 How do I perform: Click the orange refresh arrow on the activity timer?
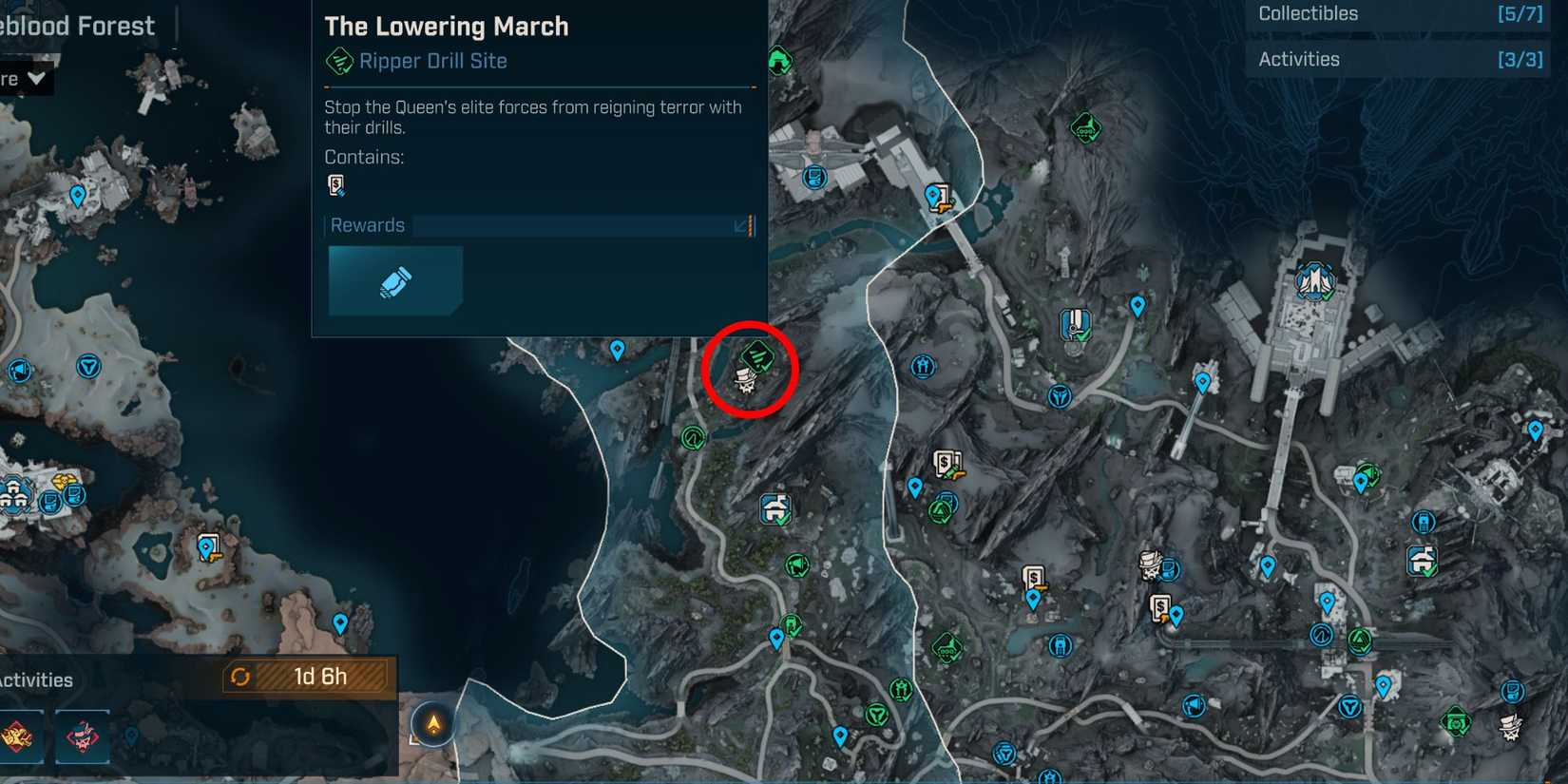[241, 677]
